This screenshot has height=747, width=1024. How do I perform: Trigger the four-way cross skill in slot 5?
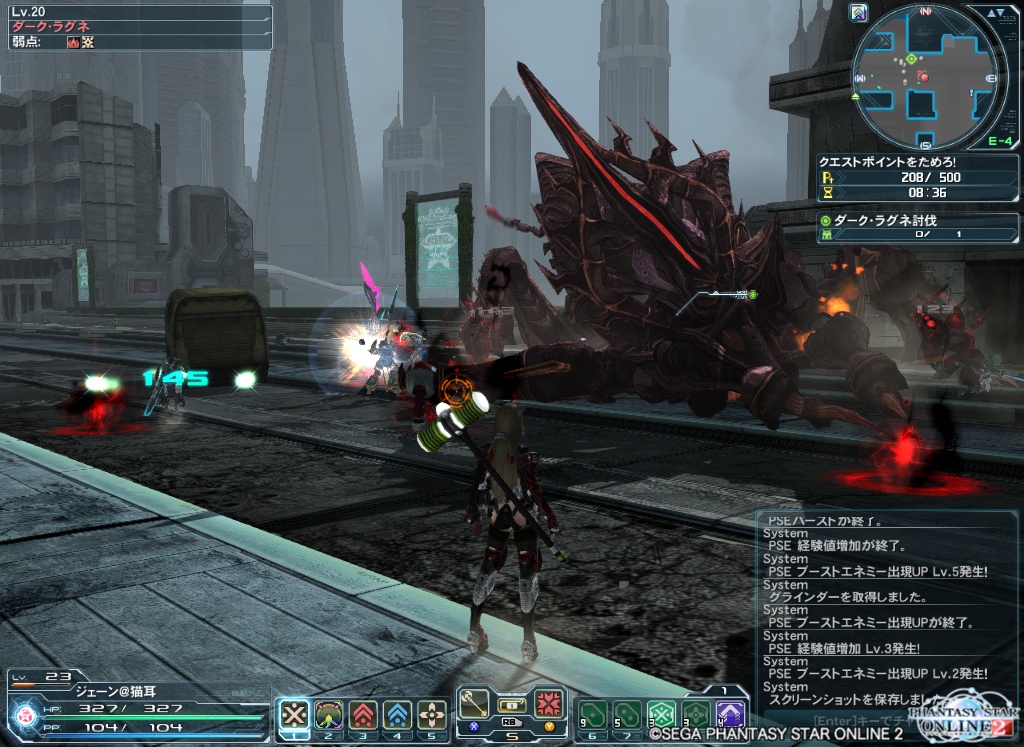click(432, 714)
